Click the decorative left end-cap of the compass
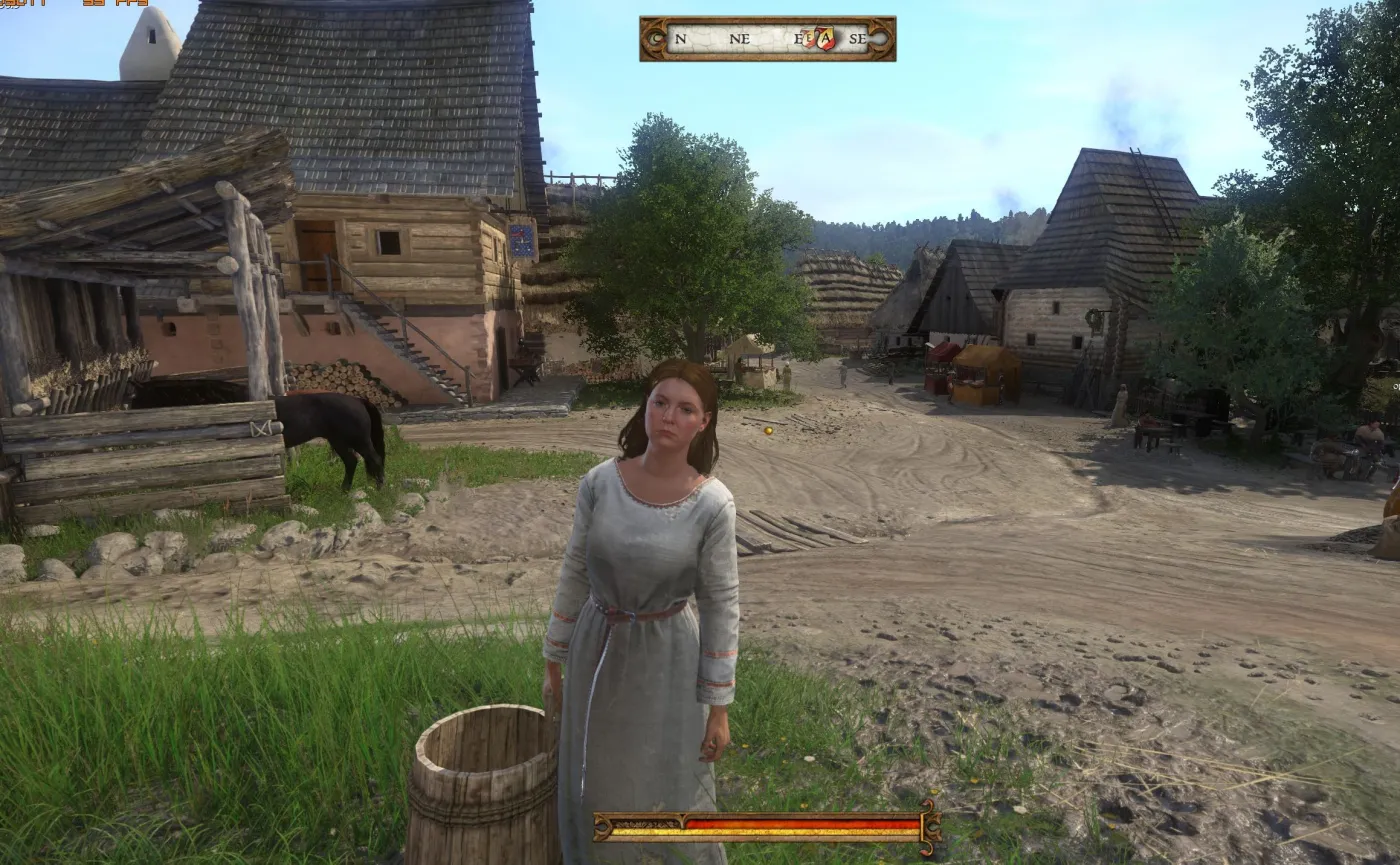 655,39
